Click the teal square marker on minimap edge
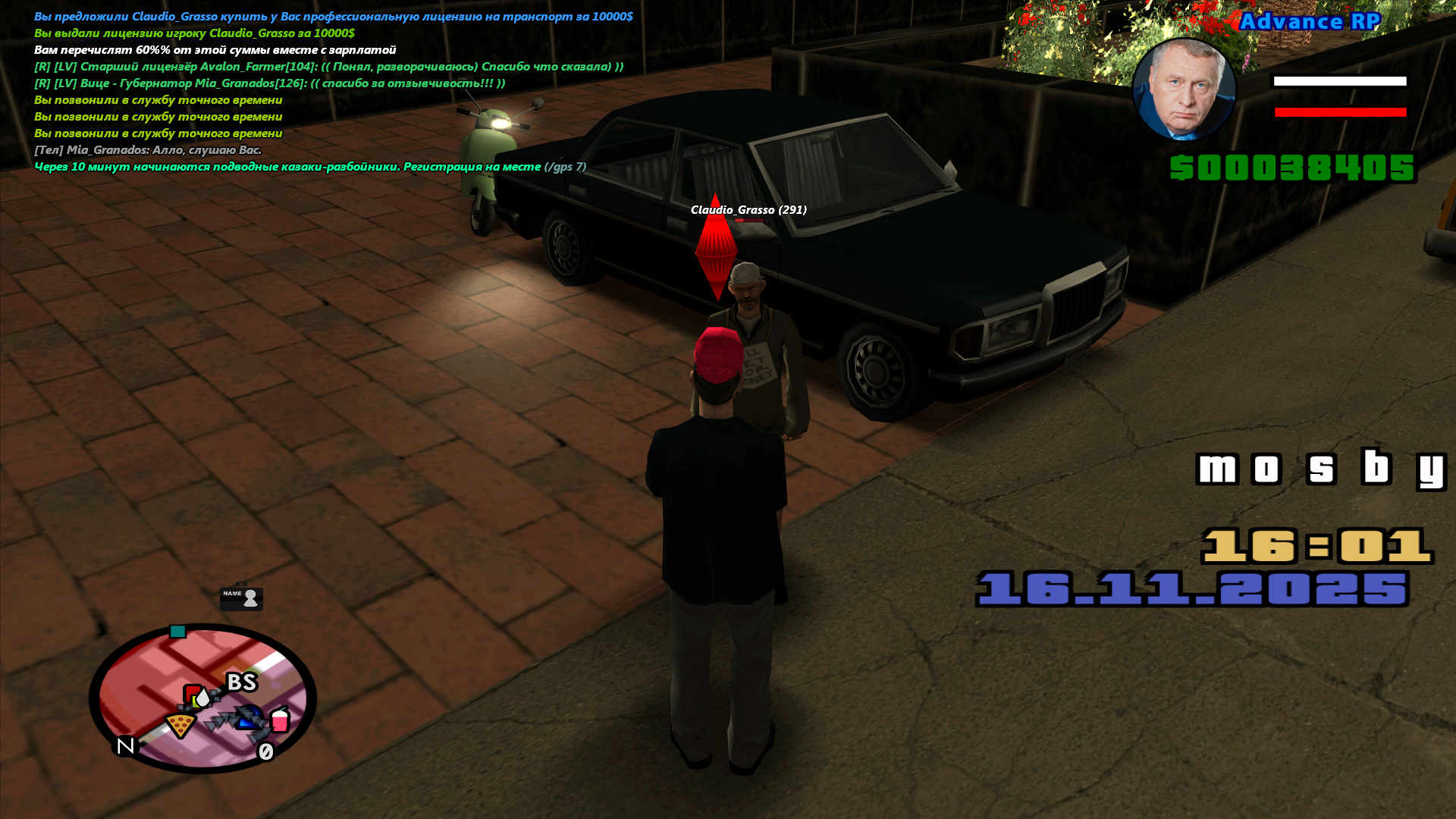Viewport: 1456px width, 819px height. [177, 632]
